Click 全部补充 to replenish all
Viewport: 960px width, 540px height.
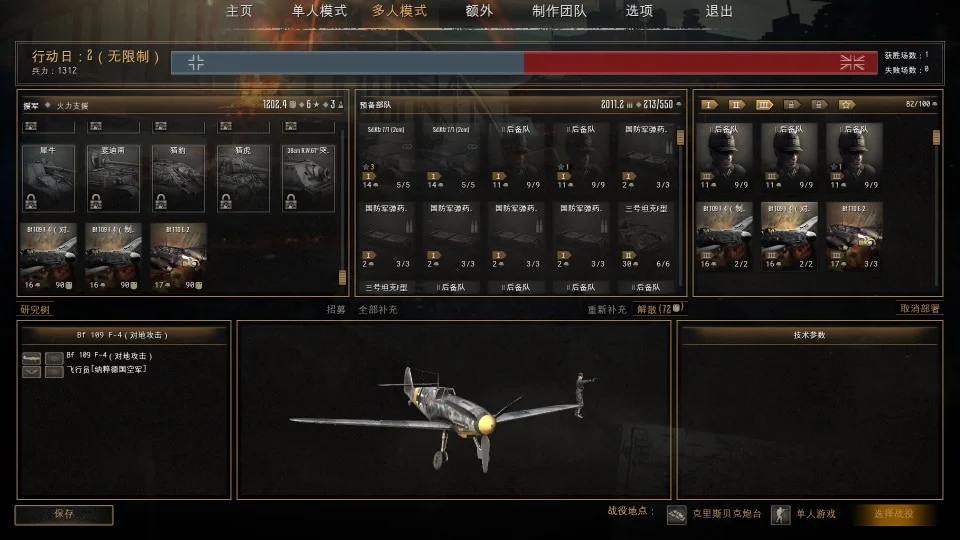coord(378,310)
